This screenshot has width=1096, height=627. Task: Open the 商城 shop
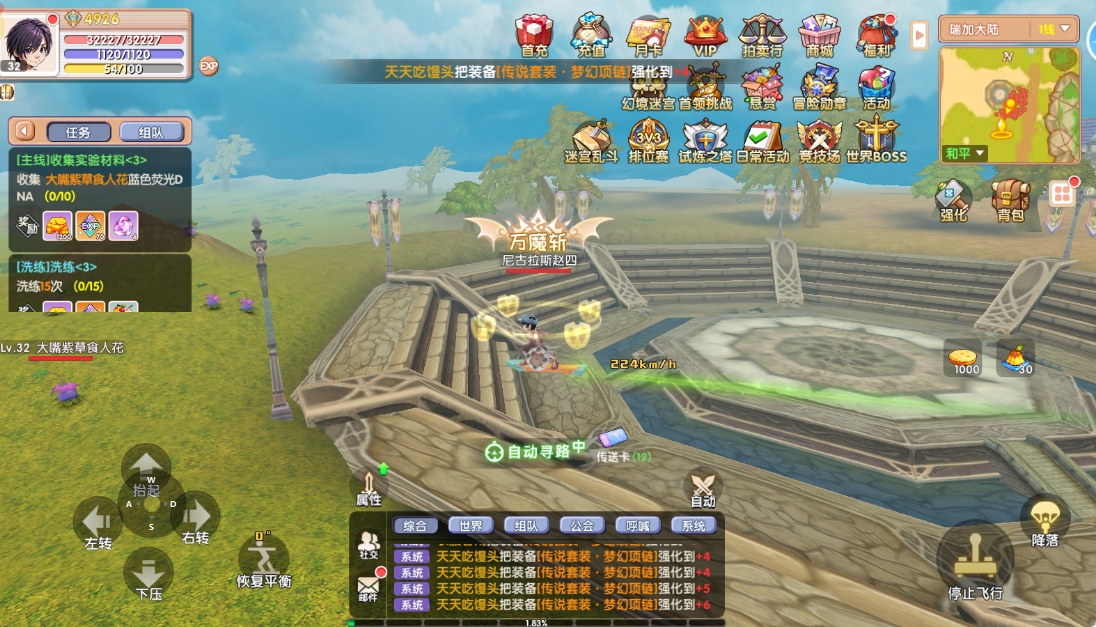819,35
